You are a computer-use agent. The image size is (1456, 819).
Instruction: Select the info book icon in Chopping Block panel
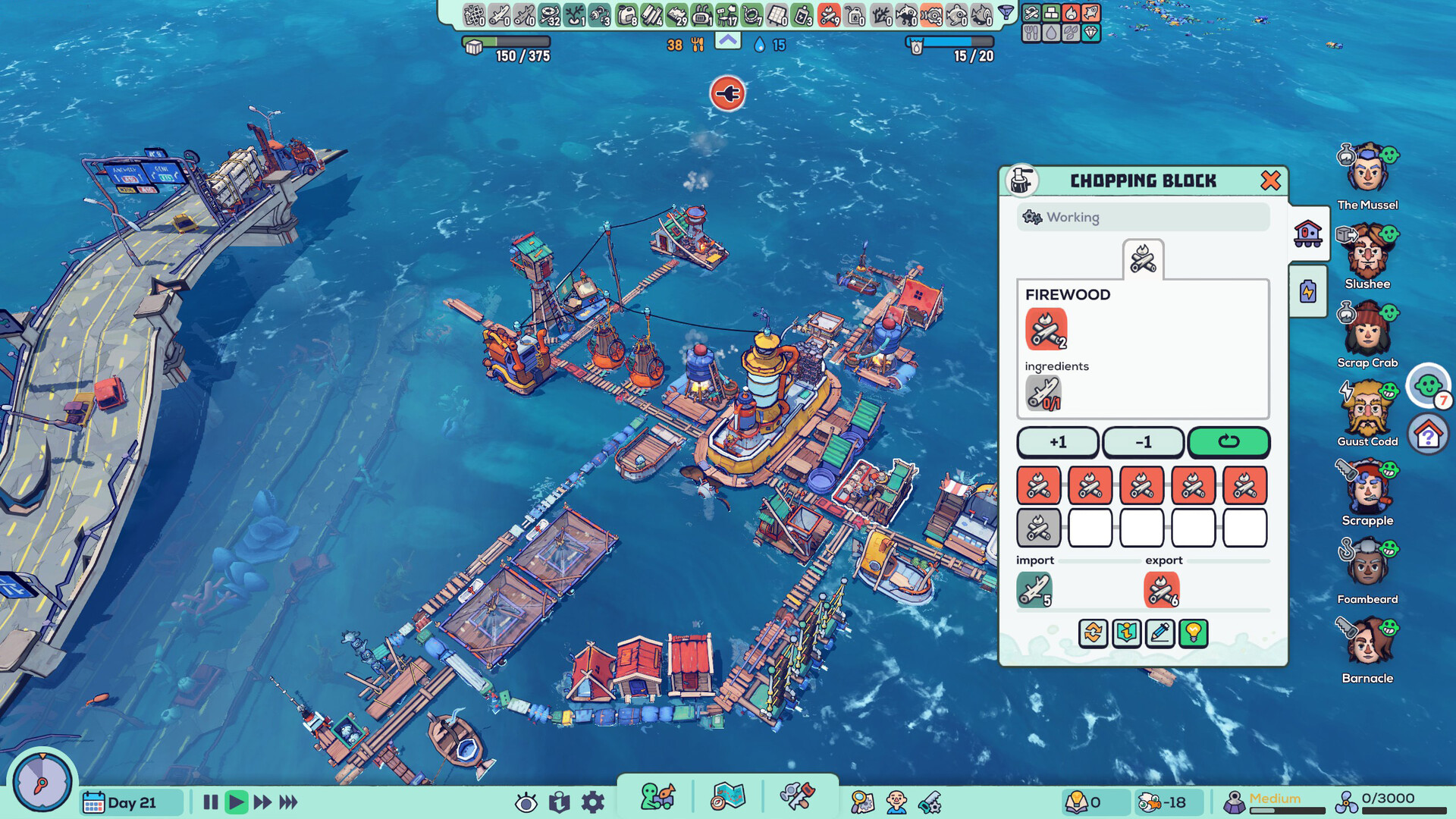[1126, 634]
